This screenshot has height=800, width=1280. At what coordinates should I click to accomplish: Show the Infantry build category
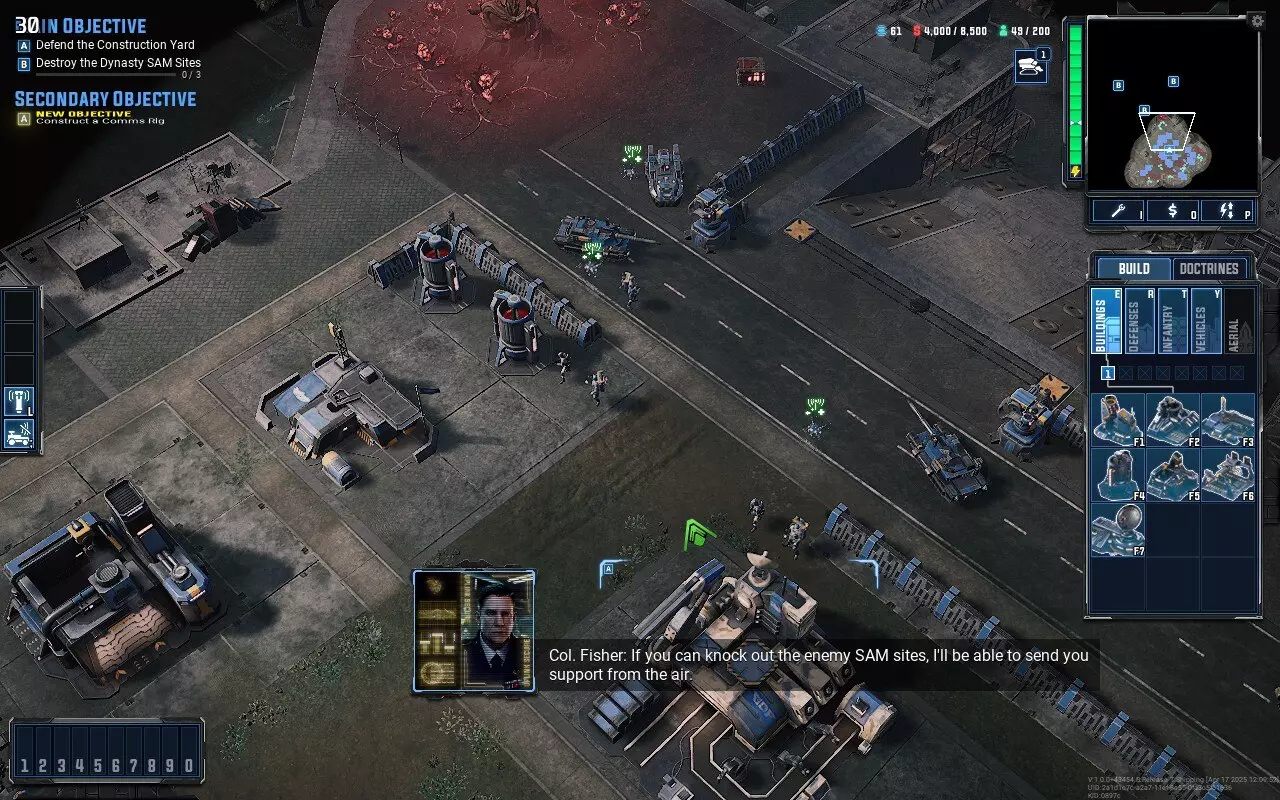[1171, 321]
